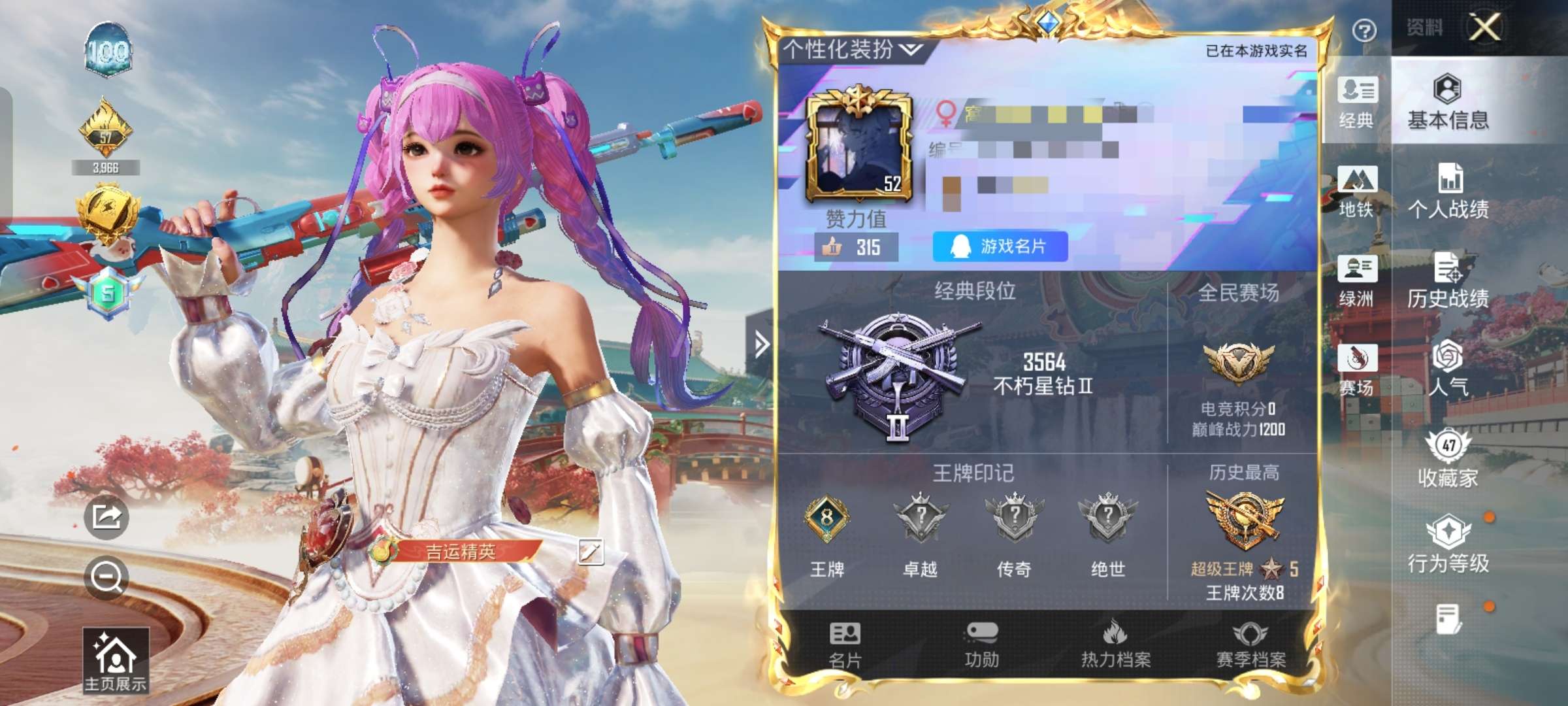Open 历史战绩 match history
This screenshot has height=706, width=1568.
click(x=1448, y=281)
